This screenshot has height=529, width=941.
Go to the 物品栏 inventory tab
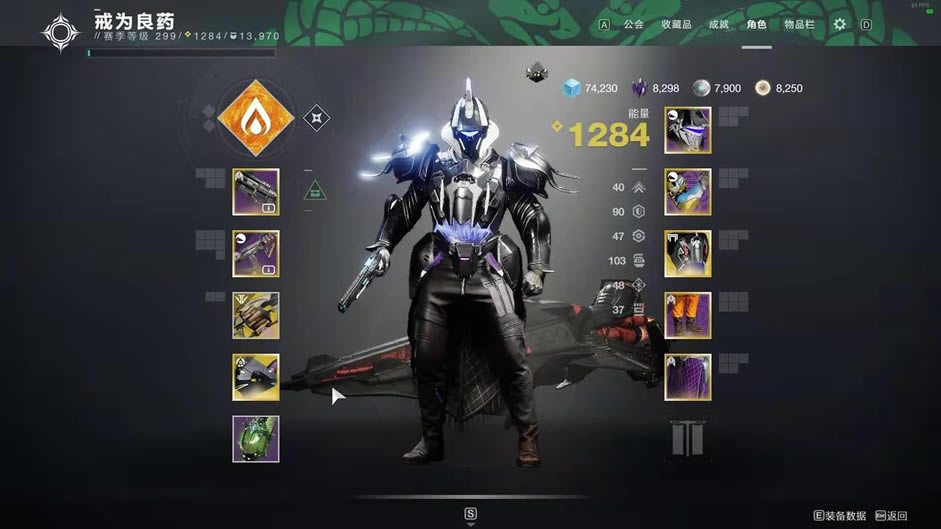pos(798,24)
